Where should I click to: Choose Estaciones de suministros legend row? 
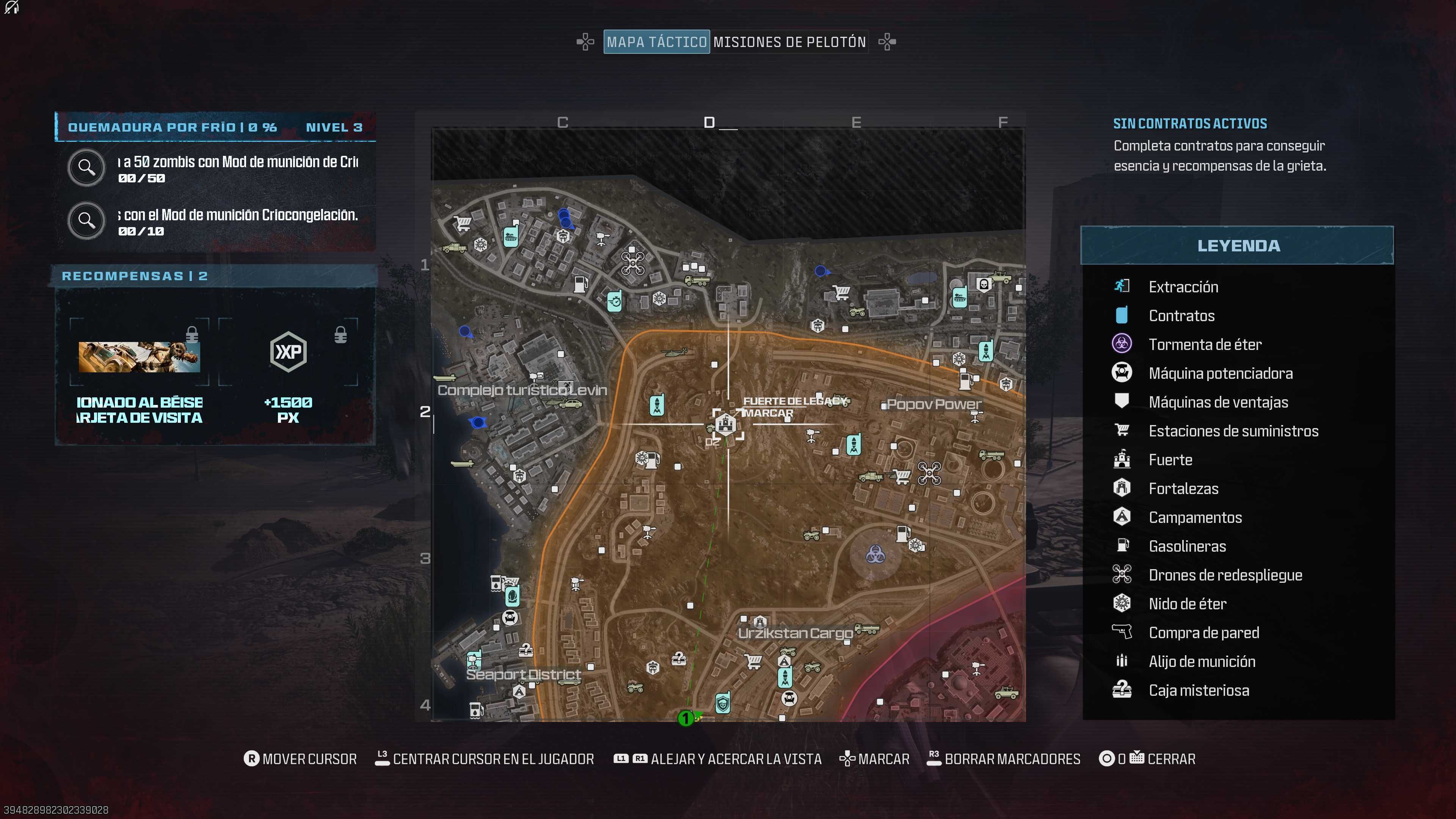[1233, 431]
